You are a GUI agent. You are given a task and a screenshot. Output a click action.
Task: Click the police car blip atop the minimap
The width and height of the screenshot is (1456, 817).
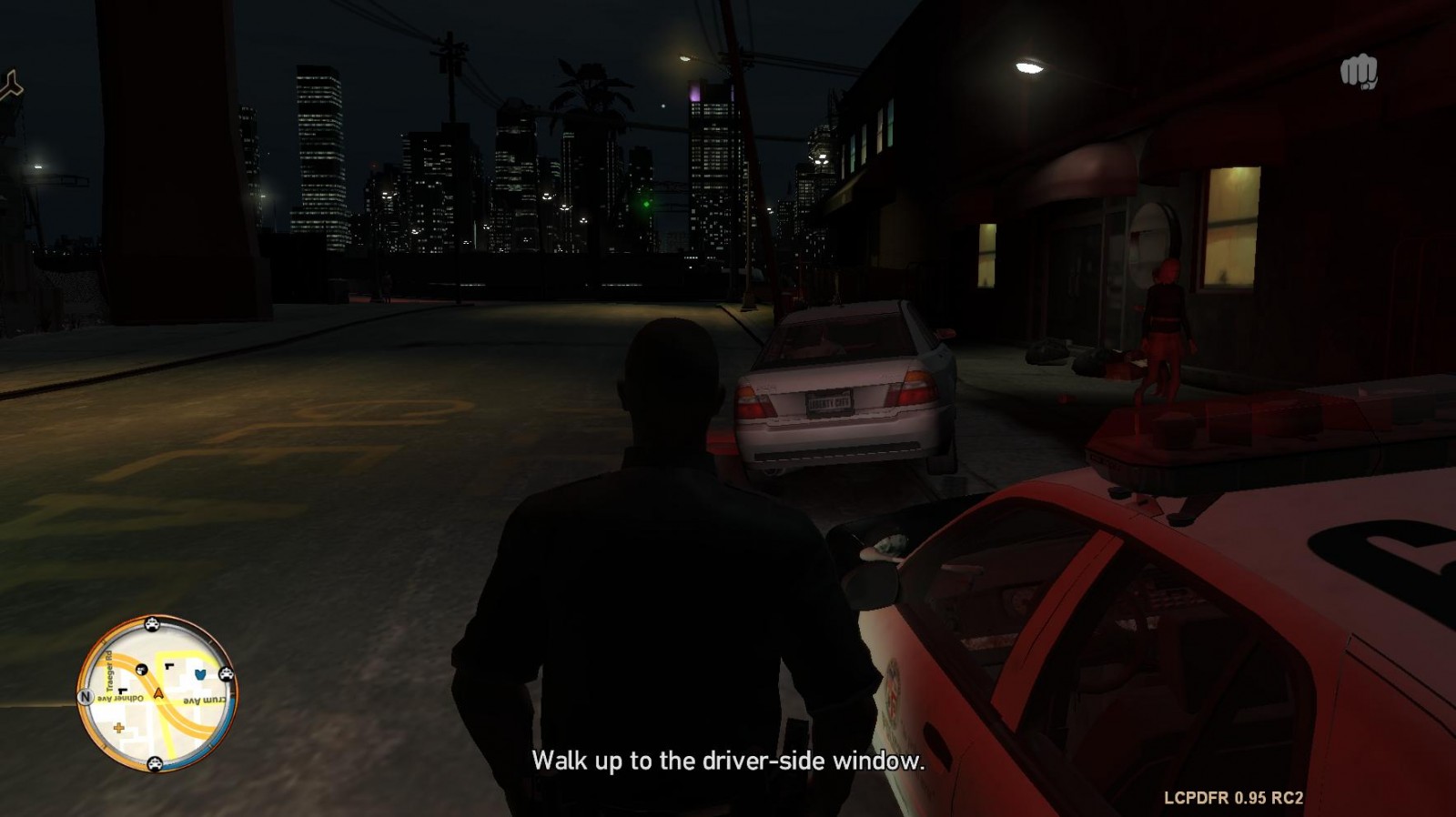click(152, 624)
